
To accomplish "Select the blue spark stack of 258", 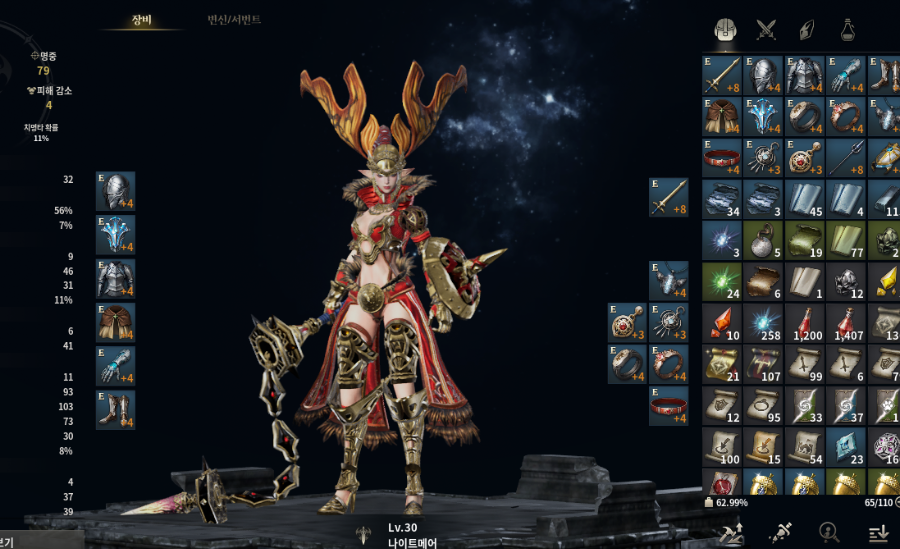I will tap(764, 322).
